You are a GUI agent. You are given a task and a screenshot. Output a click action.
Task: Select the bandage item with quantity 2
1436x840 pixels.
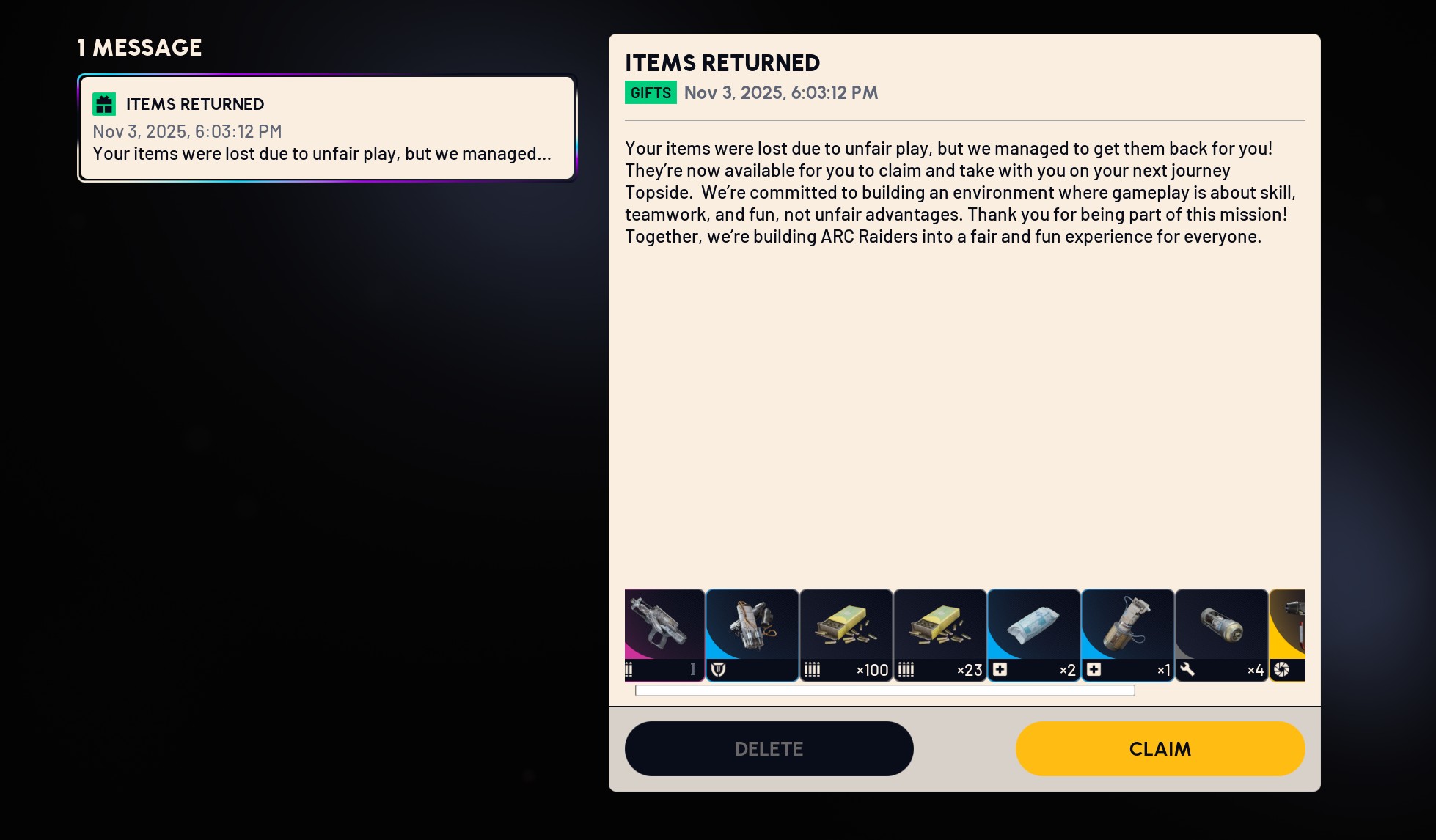click(1033, 635)
